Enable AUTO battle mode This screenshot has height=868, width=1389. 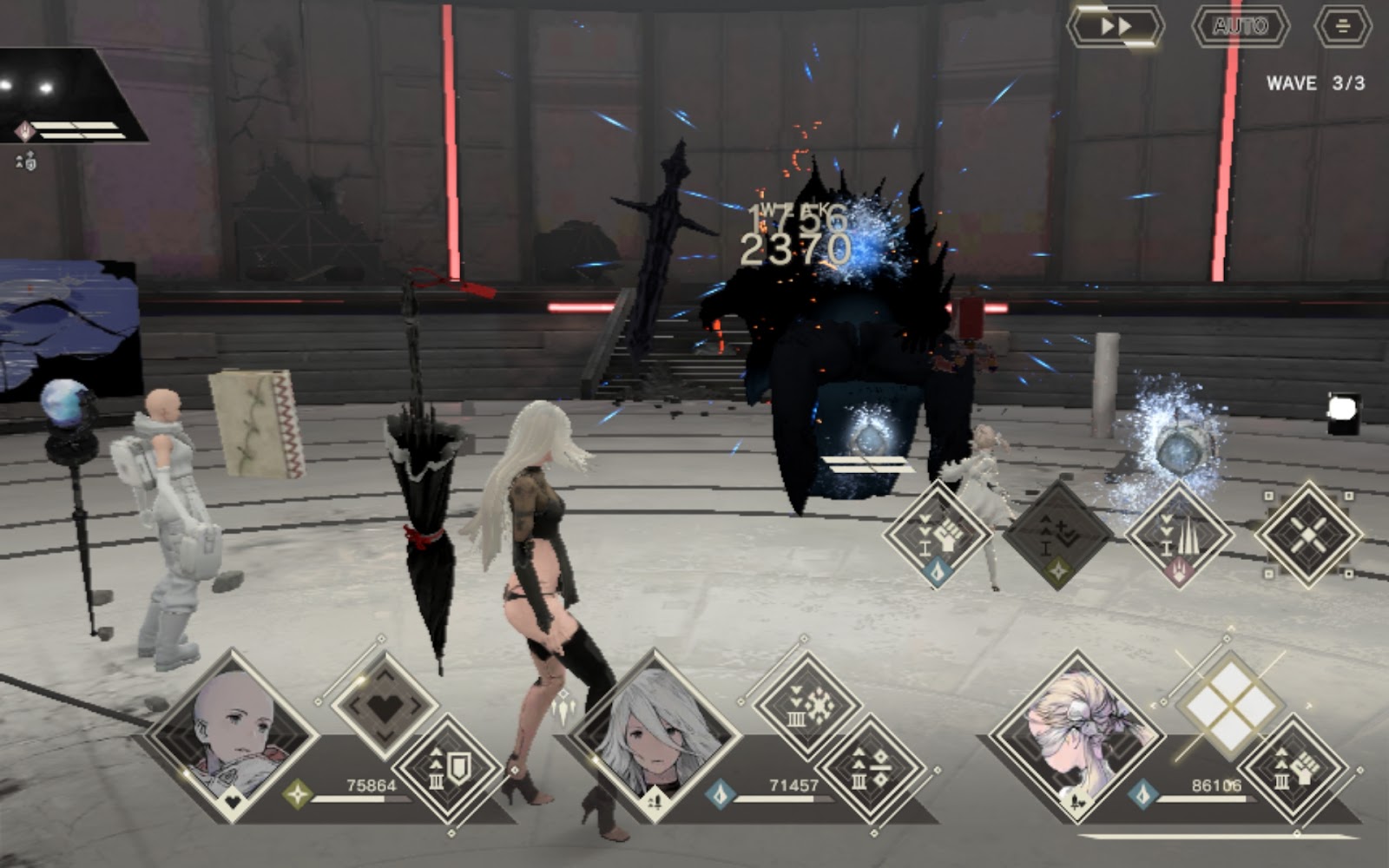click(1241, 26)
